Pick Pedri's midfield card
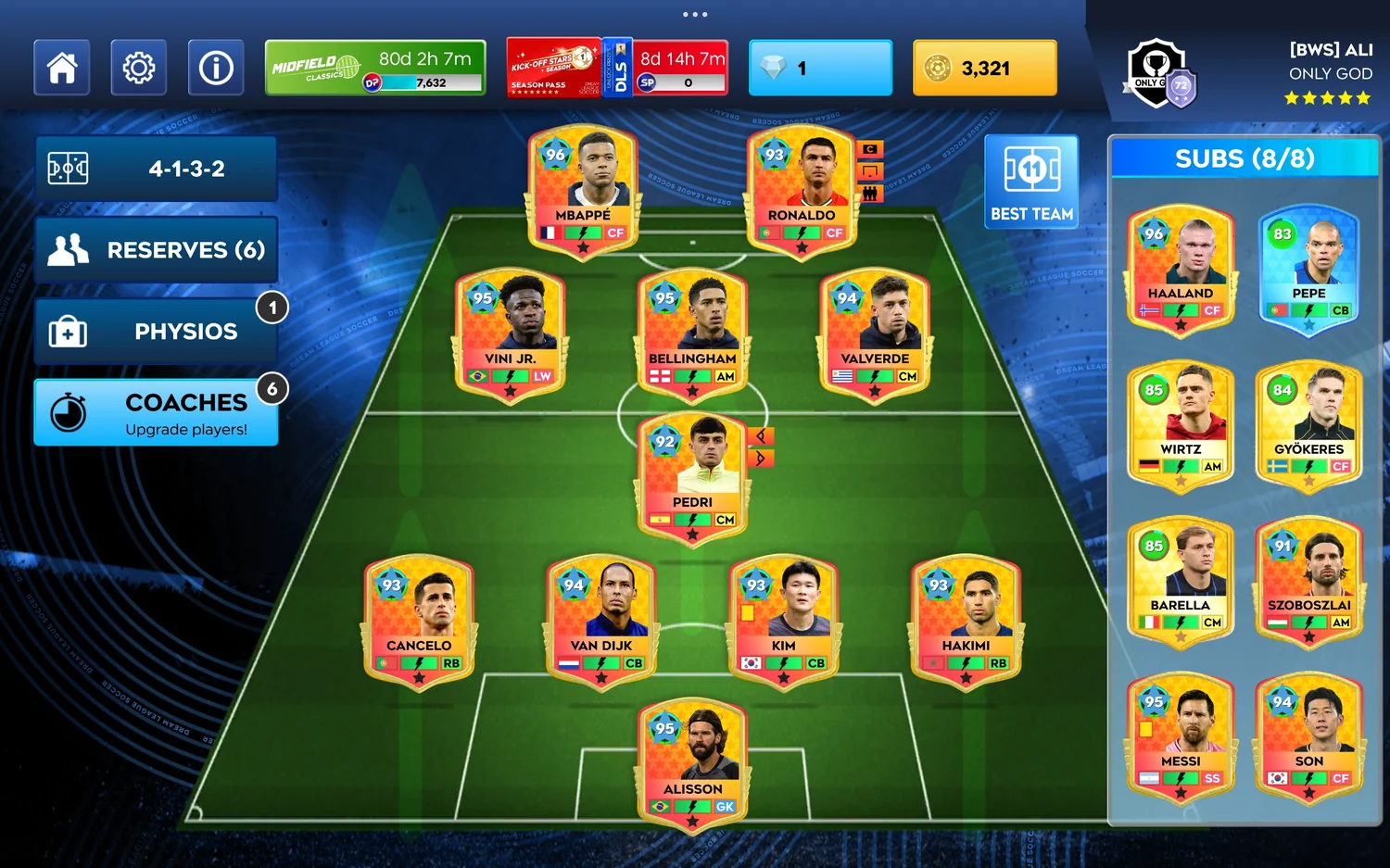Image resolution: width=1390 pixels, height=868 pixels. [x=692, y=478]
